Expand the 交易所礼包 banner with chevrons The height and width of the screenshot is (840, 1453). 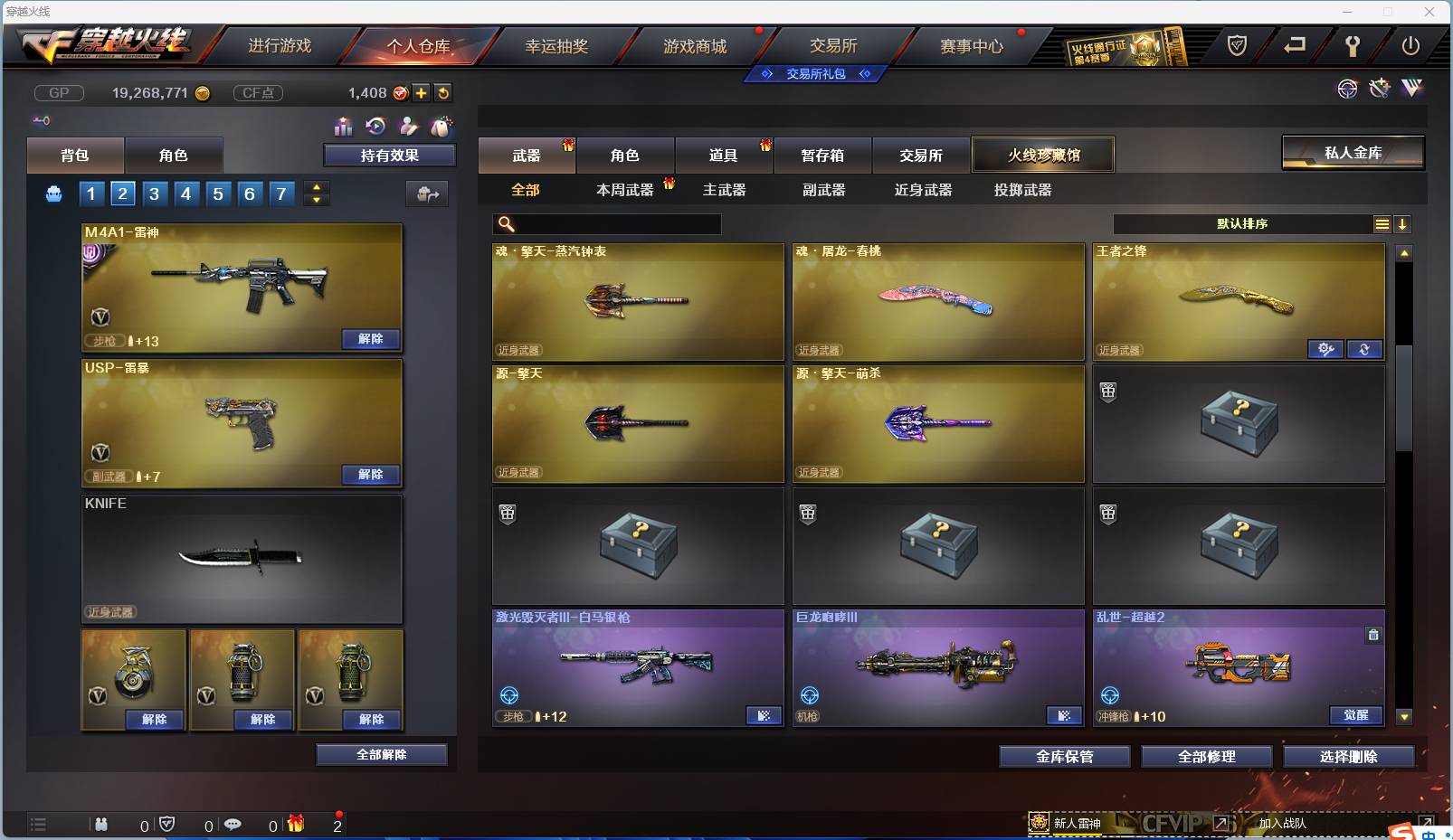[x=814, y=74]
